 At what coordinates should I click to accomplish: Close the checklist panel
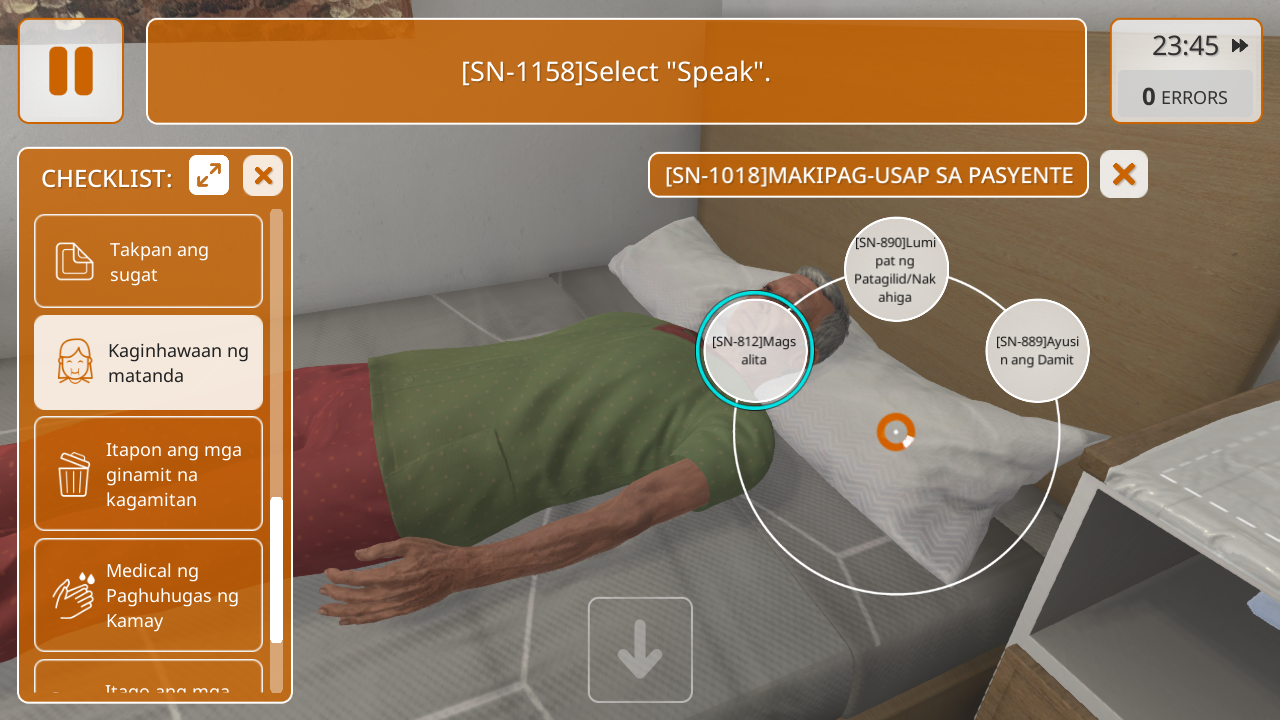pos(263,176)
